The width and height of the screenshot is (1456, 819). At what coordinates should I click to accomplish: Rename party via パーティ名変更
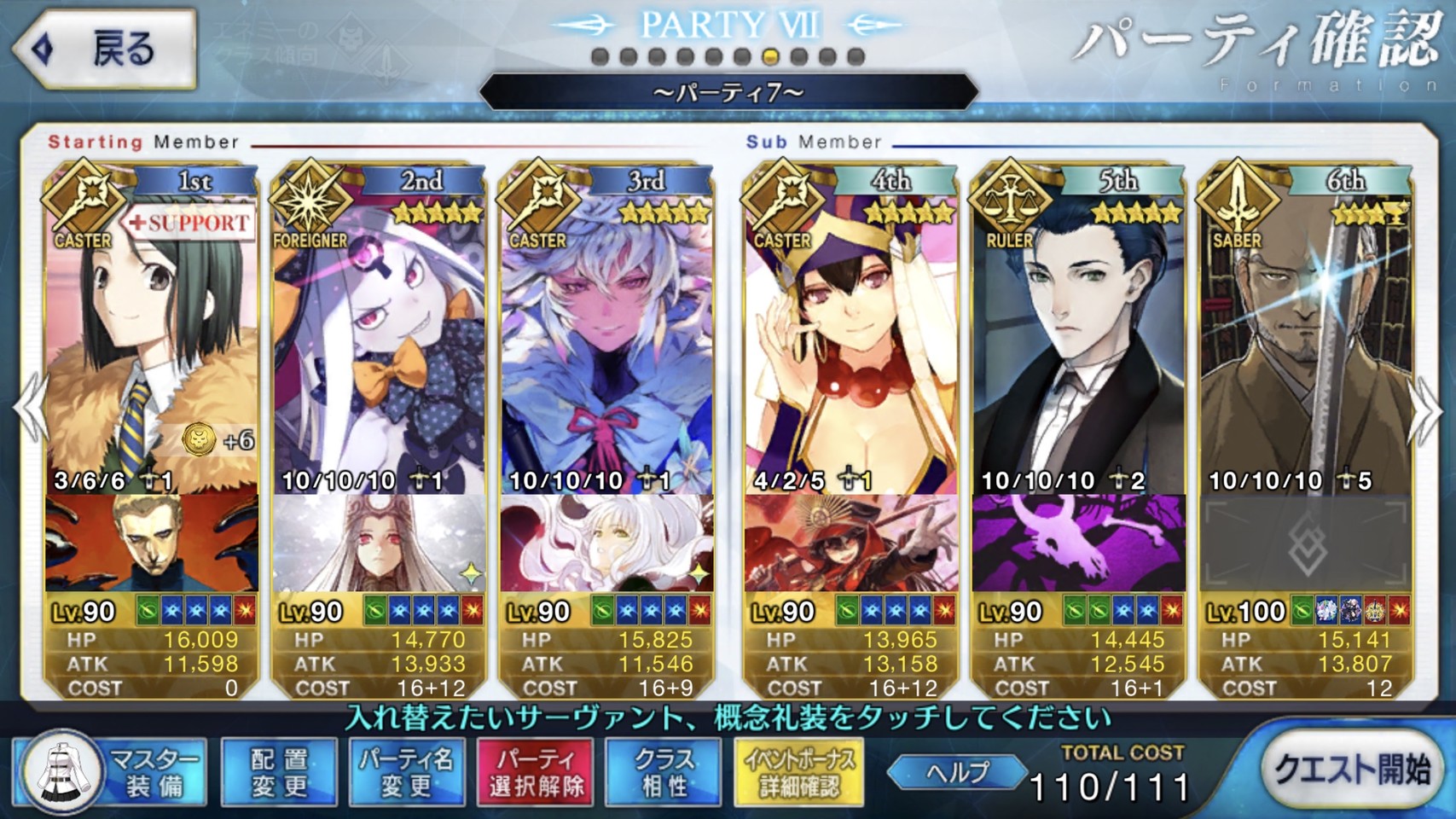coord(407,772)
